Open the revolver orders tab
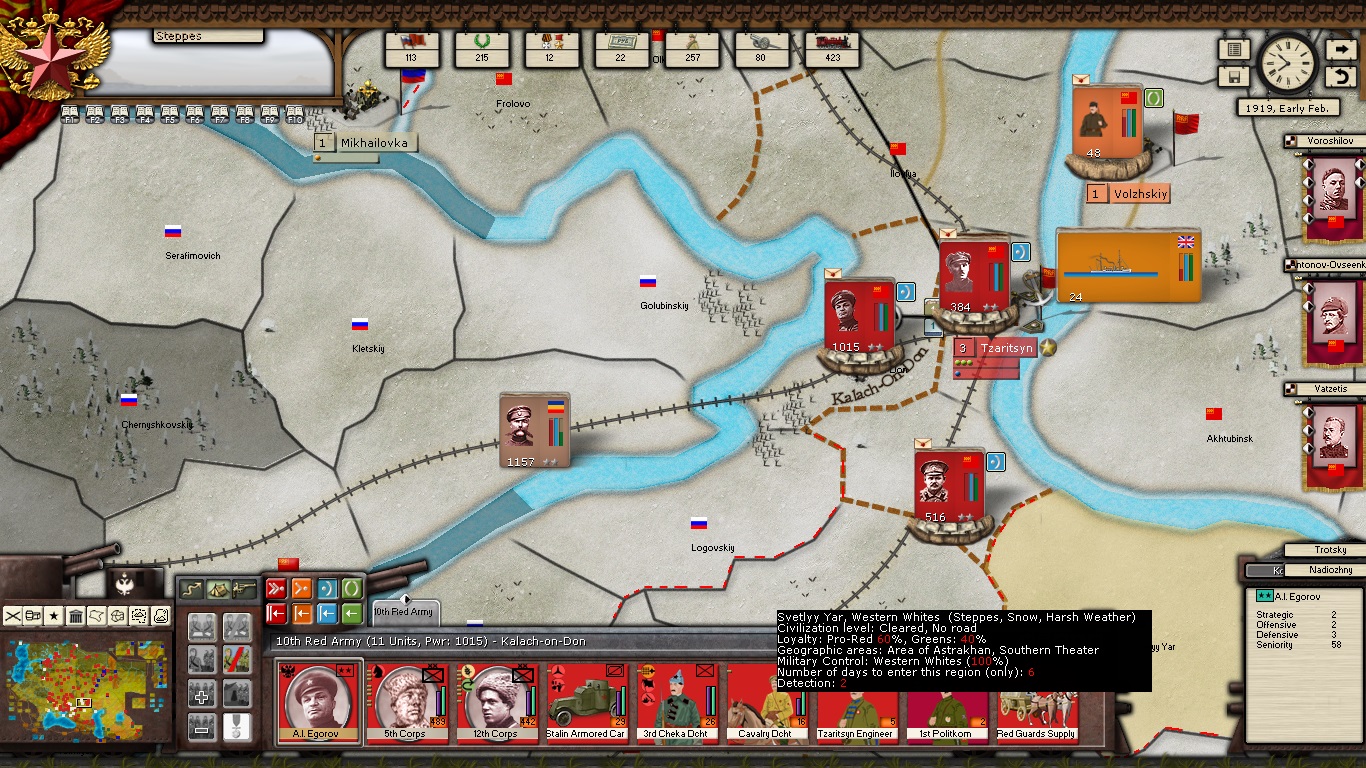The image size is (1366, 768). point(243,589)
